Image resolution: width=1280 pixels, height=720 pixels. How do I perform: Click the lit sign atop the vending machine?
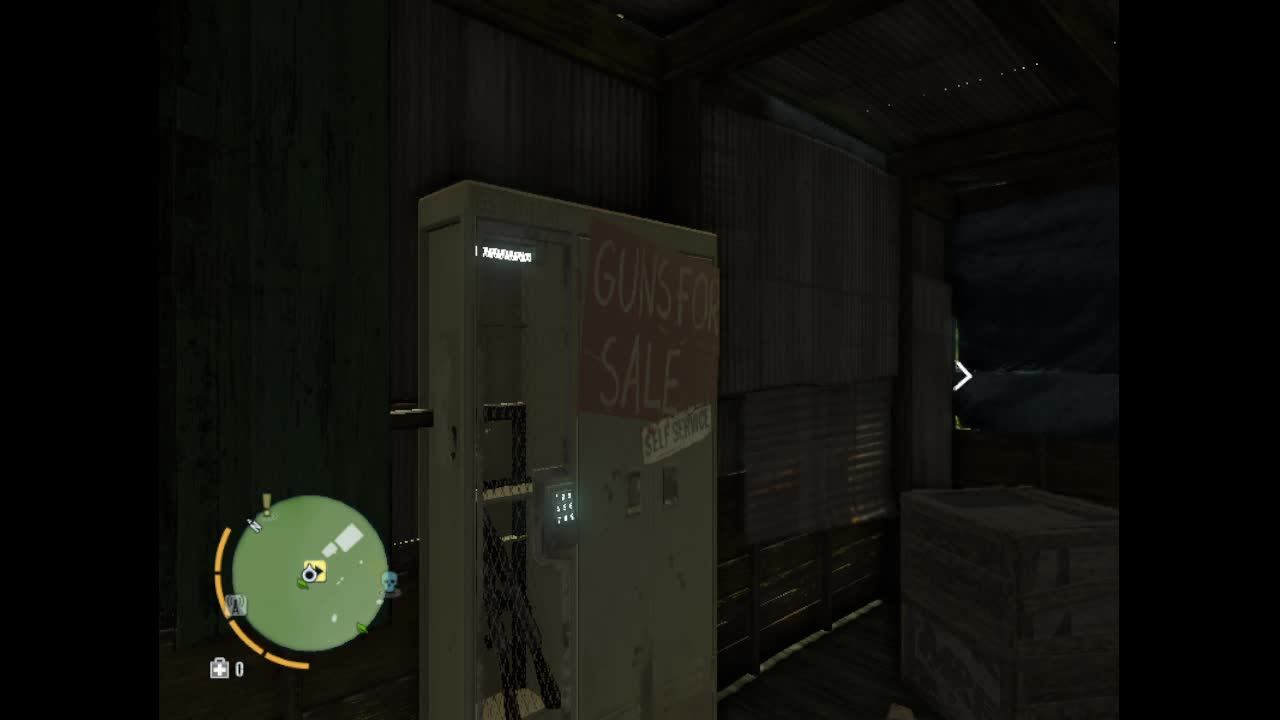click(x=505, y=255)
